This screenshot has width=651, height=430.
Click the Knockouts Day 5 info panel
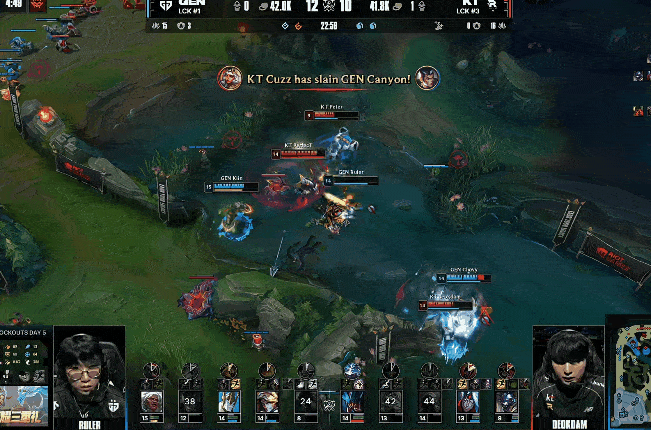pos(24,355)
